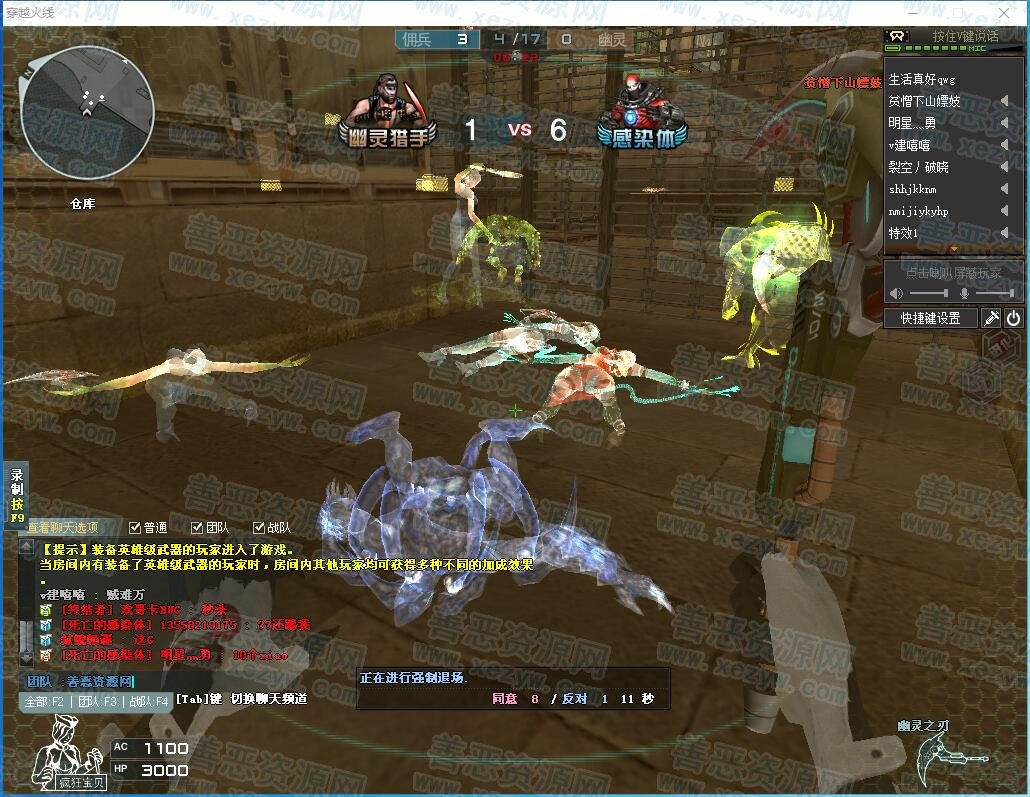Mute shhjkknm using the speaker icon
Screen dimensions: 1030x797
[x=1004, y=189]
